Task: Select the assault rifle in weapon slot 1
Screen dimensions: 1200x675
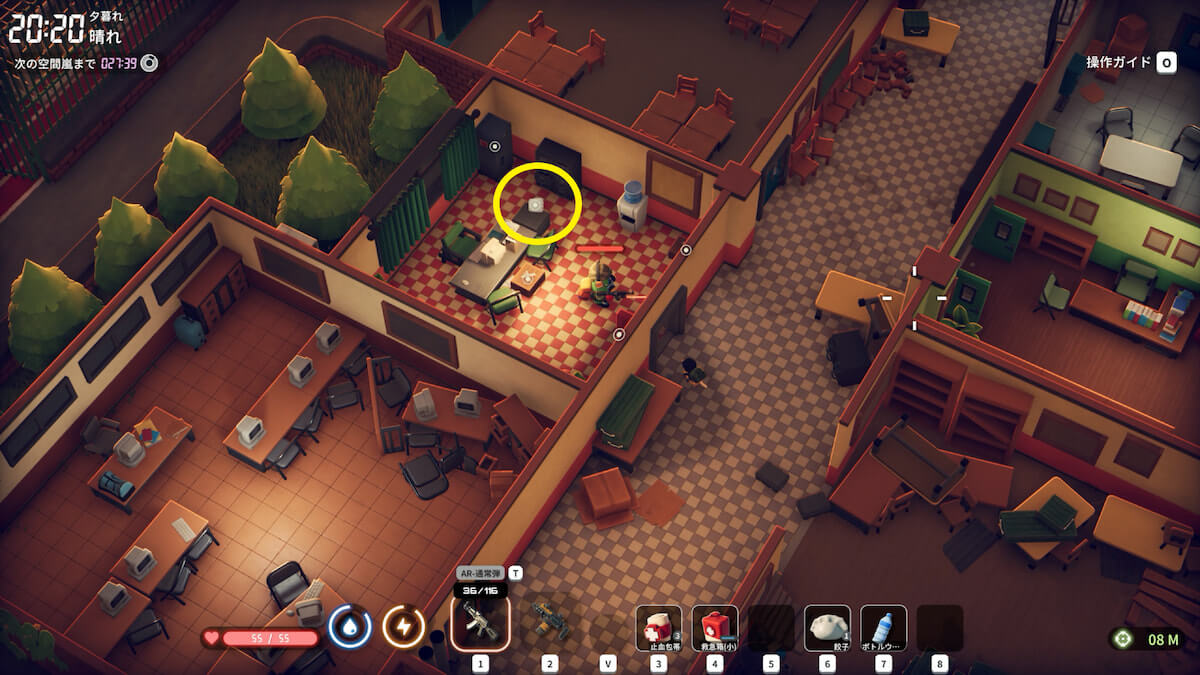Action: pos(480,622)
